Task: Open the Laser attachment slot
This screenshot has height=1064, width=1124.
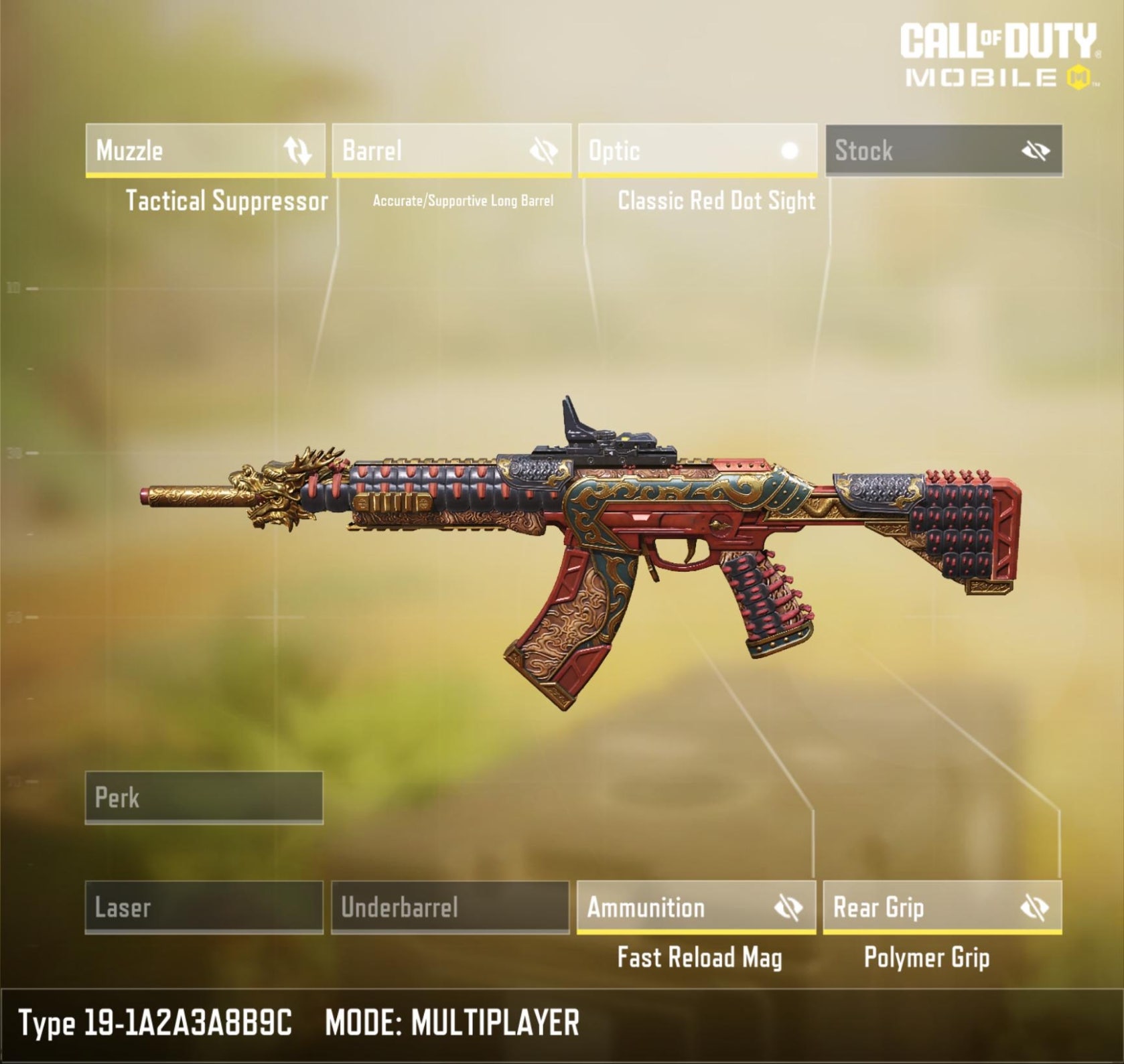Action: point(204,907)
